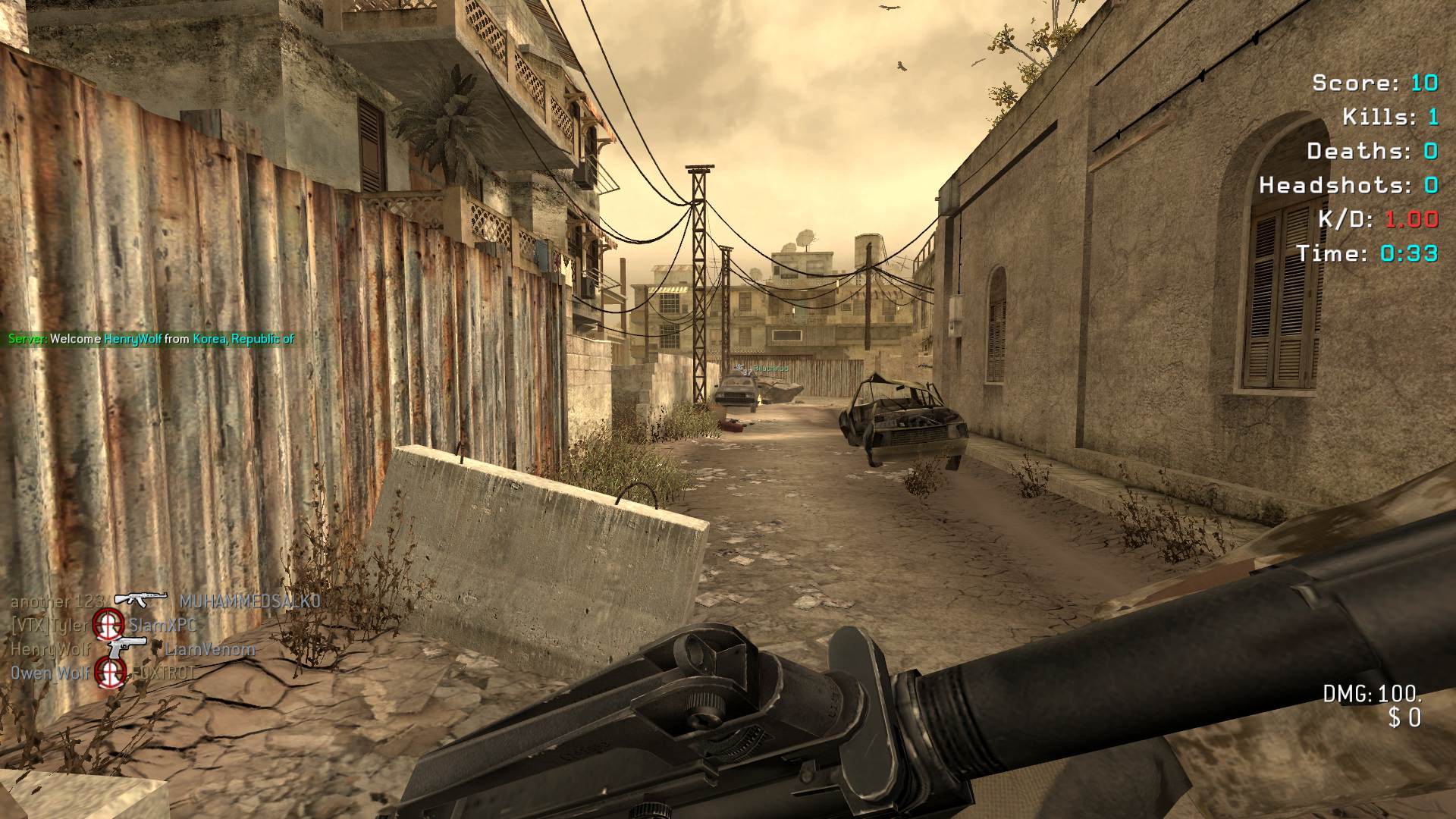
Task: Click the LiamVenom name in kill feed
Action: pos(210,649)
